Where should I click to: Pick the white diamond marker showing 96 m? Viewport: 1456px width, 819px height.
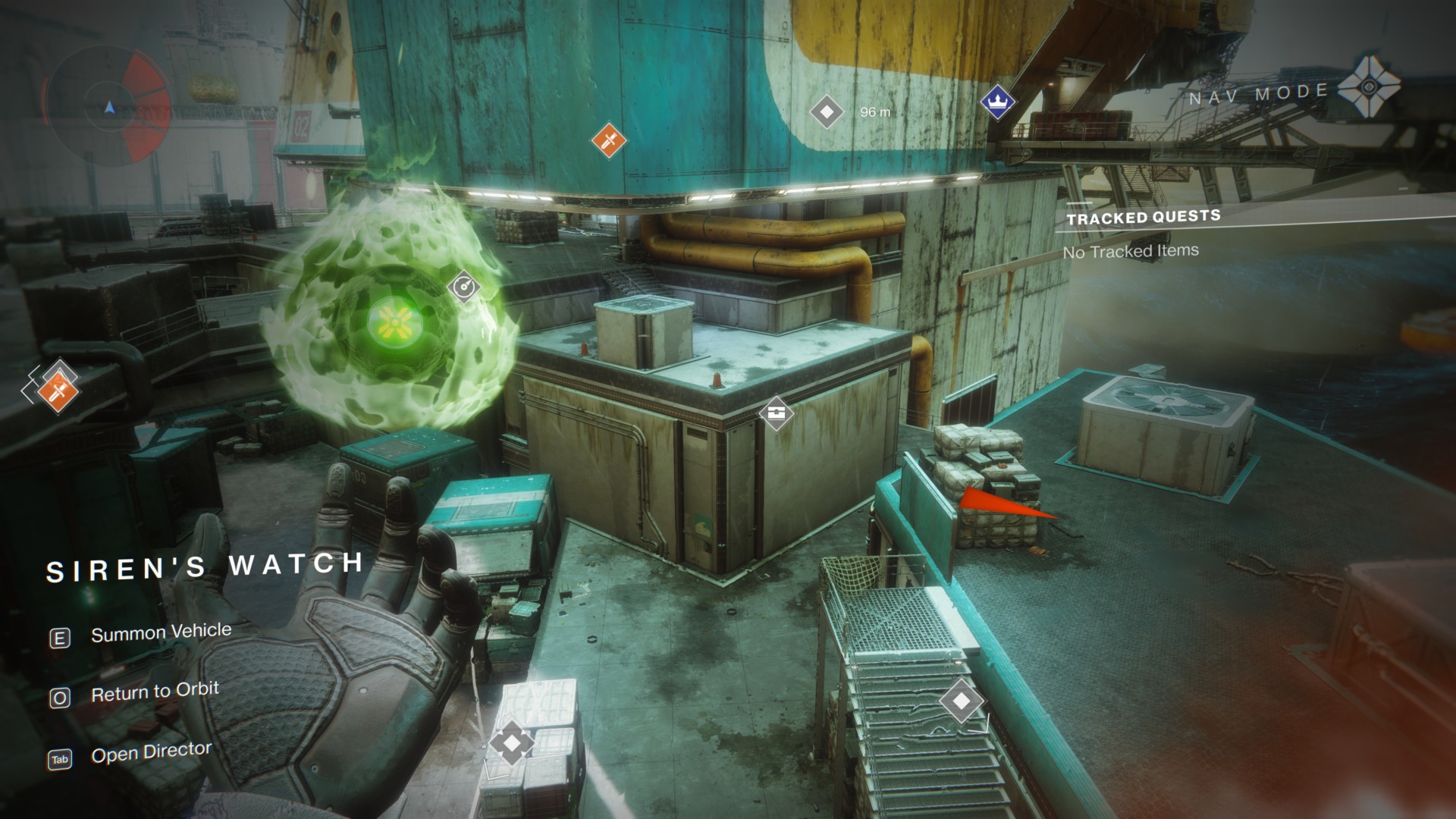[x=827, y=112]
